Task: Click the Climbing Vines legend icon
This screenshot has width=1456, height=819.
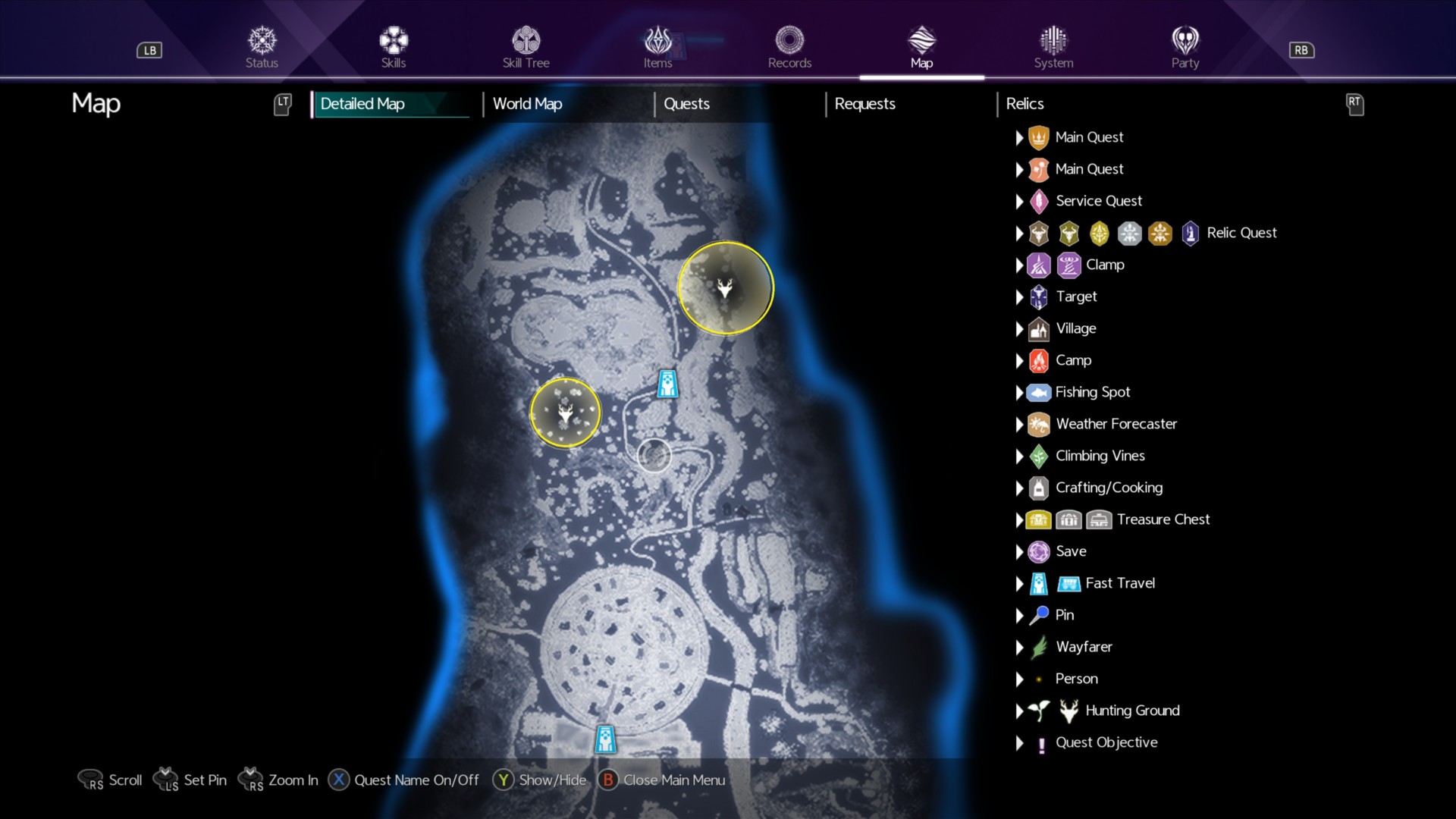Action: (x=1038, y=456)
